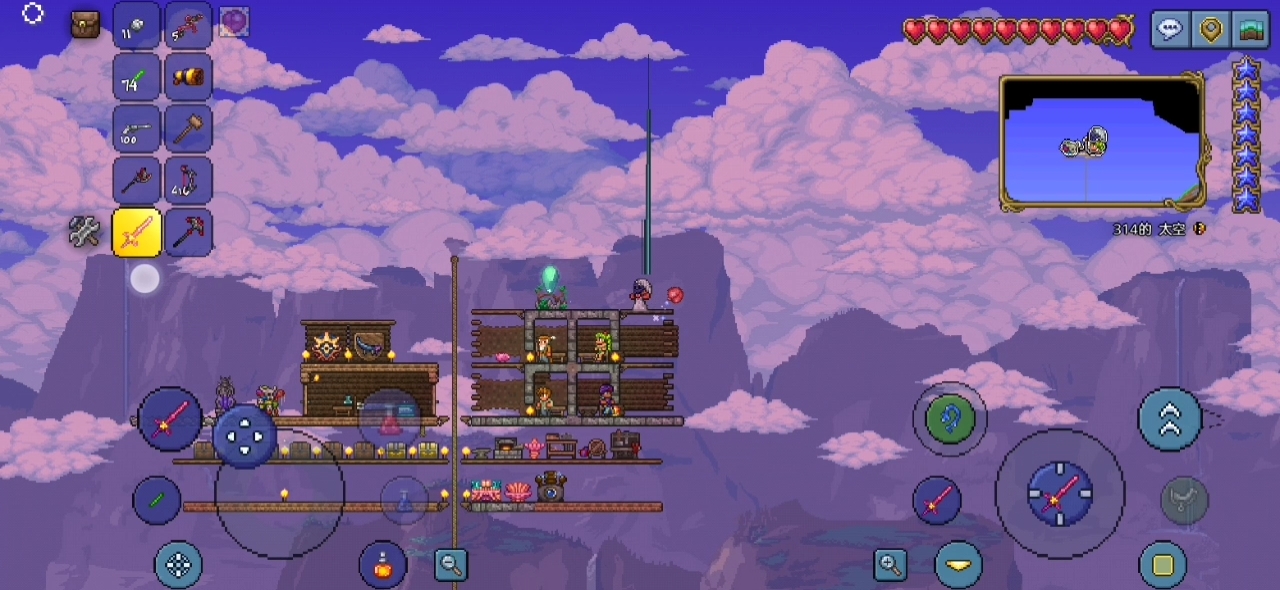Select the revolver slot with 100 ammo
Image resolution: width=1280 pixels, height=590 pixels.
click(x=137, y=128)
